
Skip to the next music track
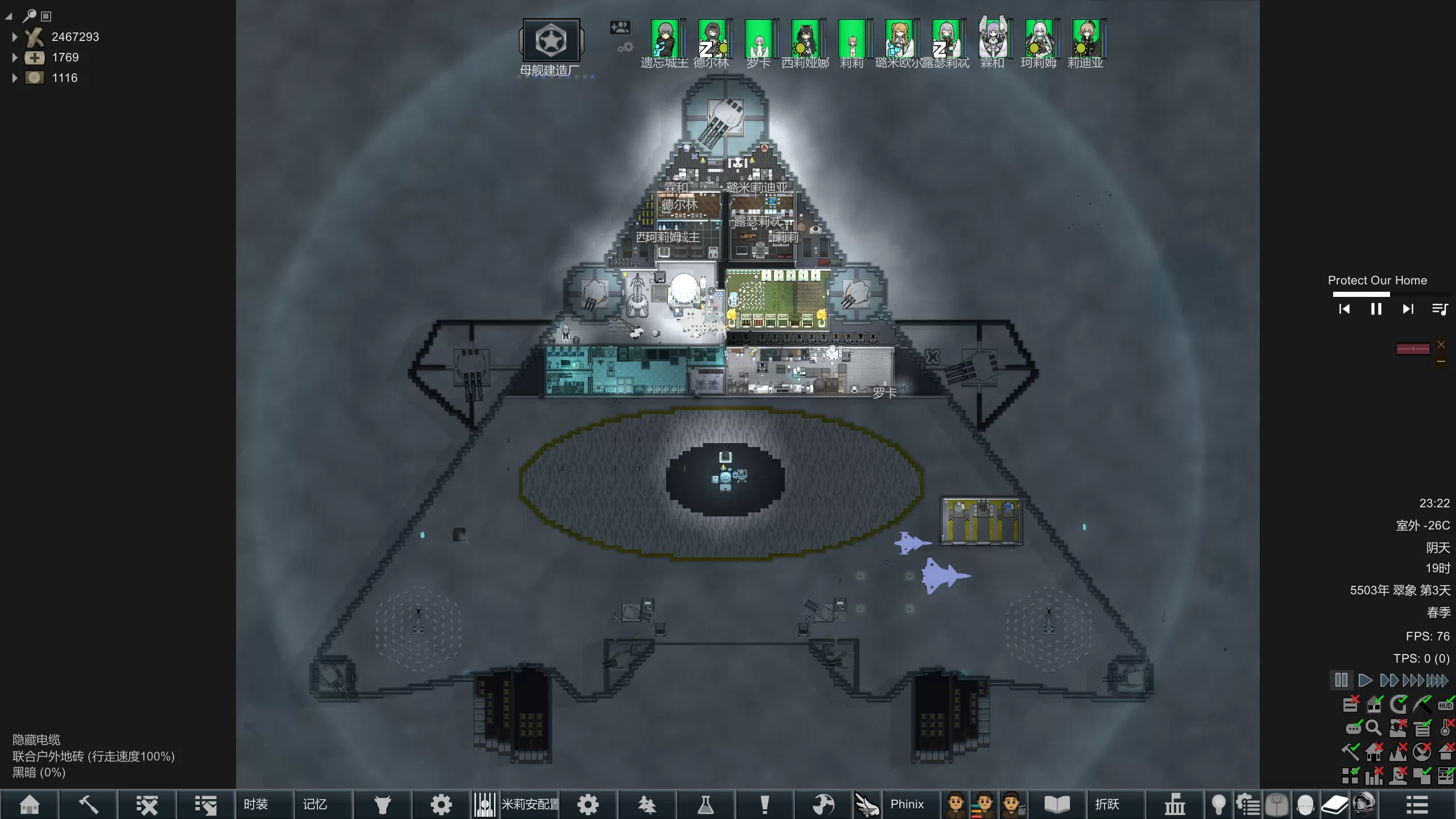(1408, 309)
